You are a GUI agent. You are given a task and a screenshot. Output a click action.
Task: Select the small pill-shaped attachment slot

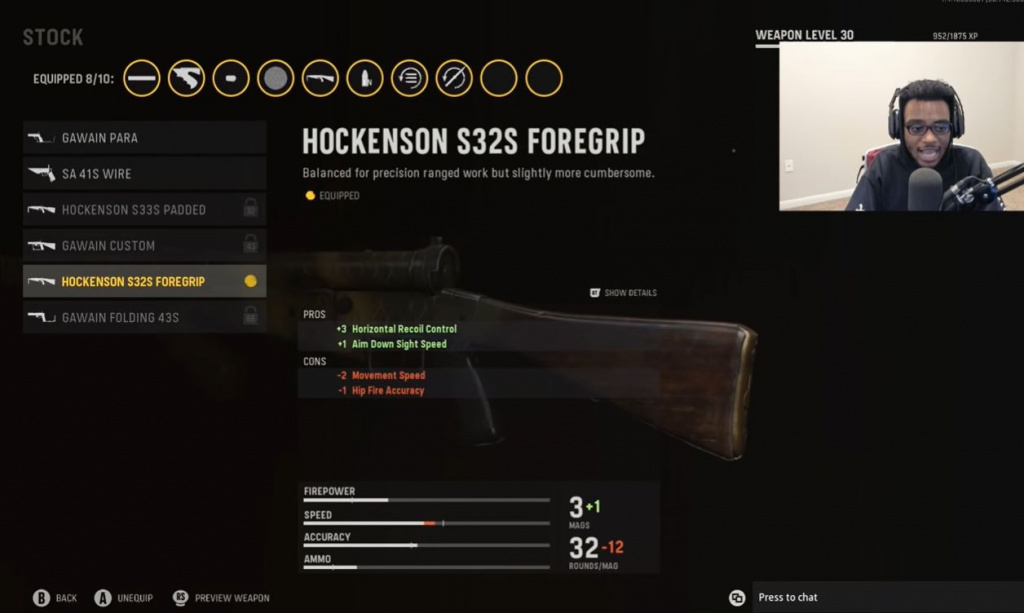click(231, 78)
